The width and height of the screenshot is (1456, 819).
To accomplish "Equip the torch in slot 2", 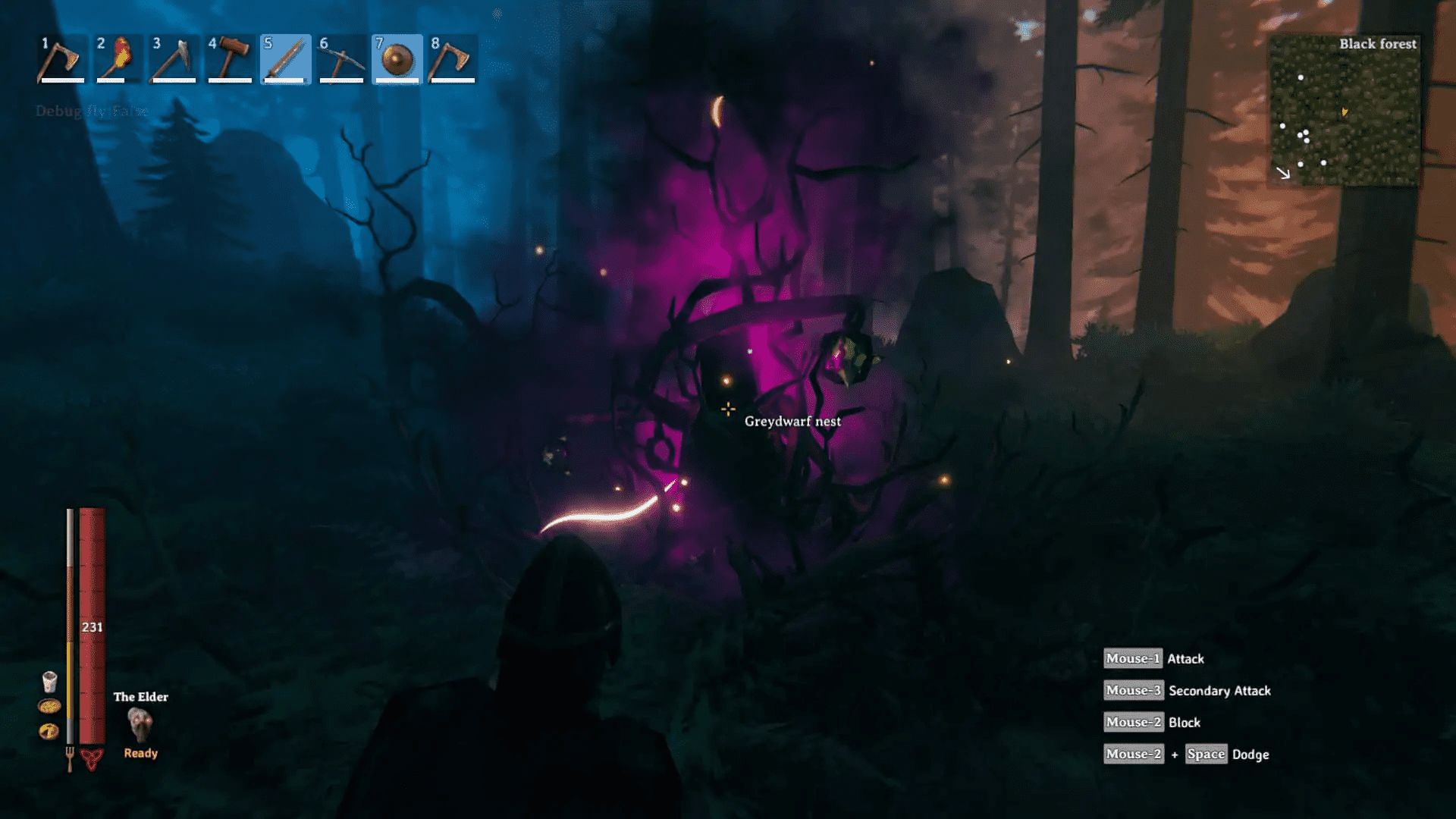I will coord(118,59).
